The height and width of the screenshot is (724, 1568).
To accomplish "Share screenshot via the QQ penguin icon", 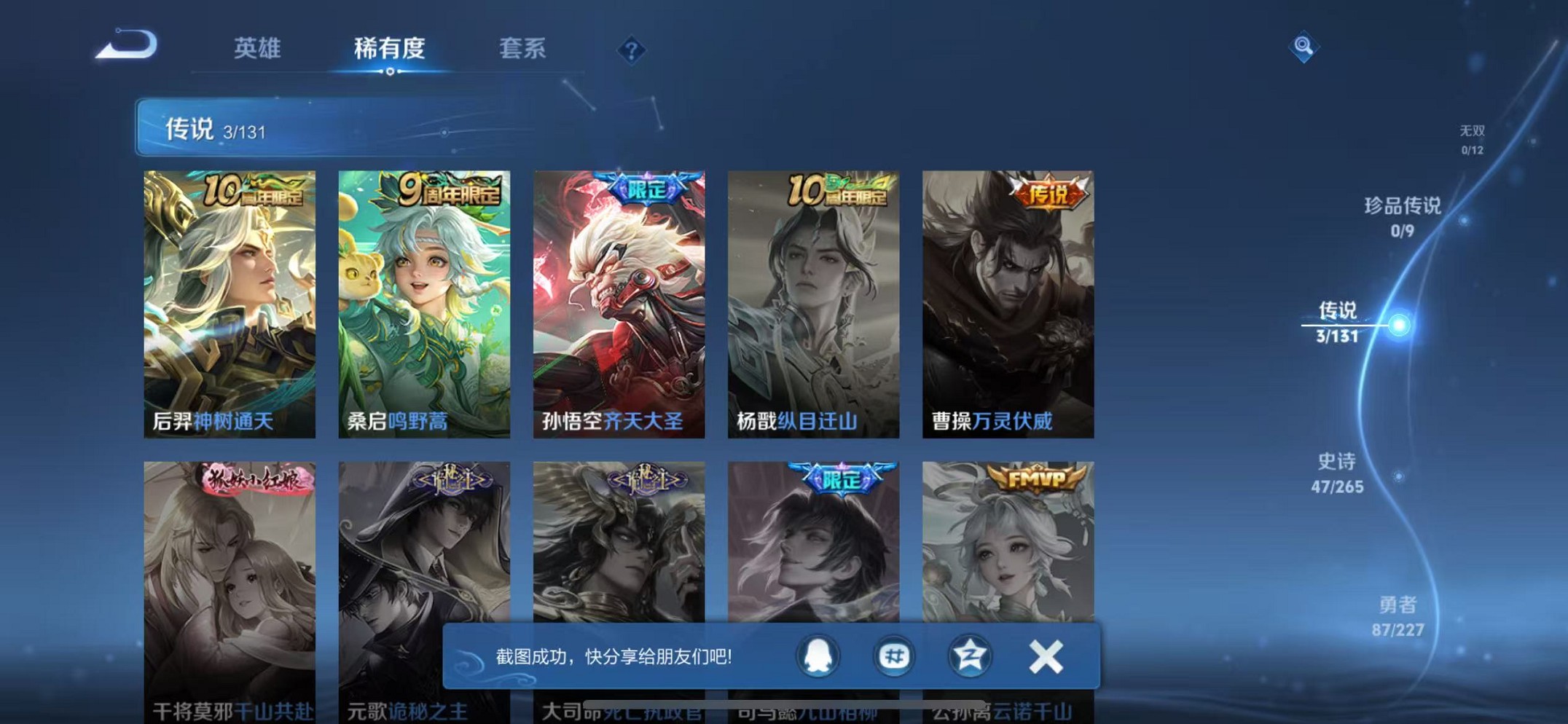I will (818, 656).
